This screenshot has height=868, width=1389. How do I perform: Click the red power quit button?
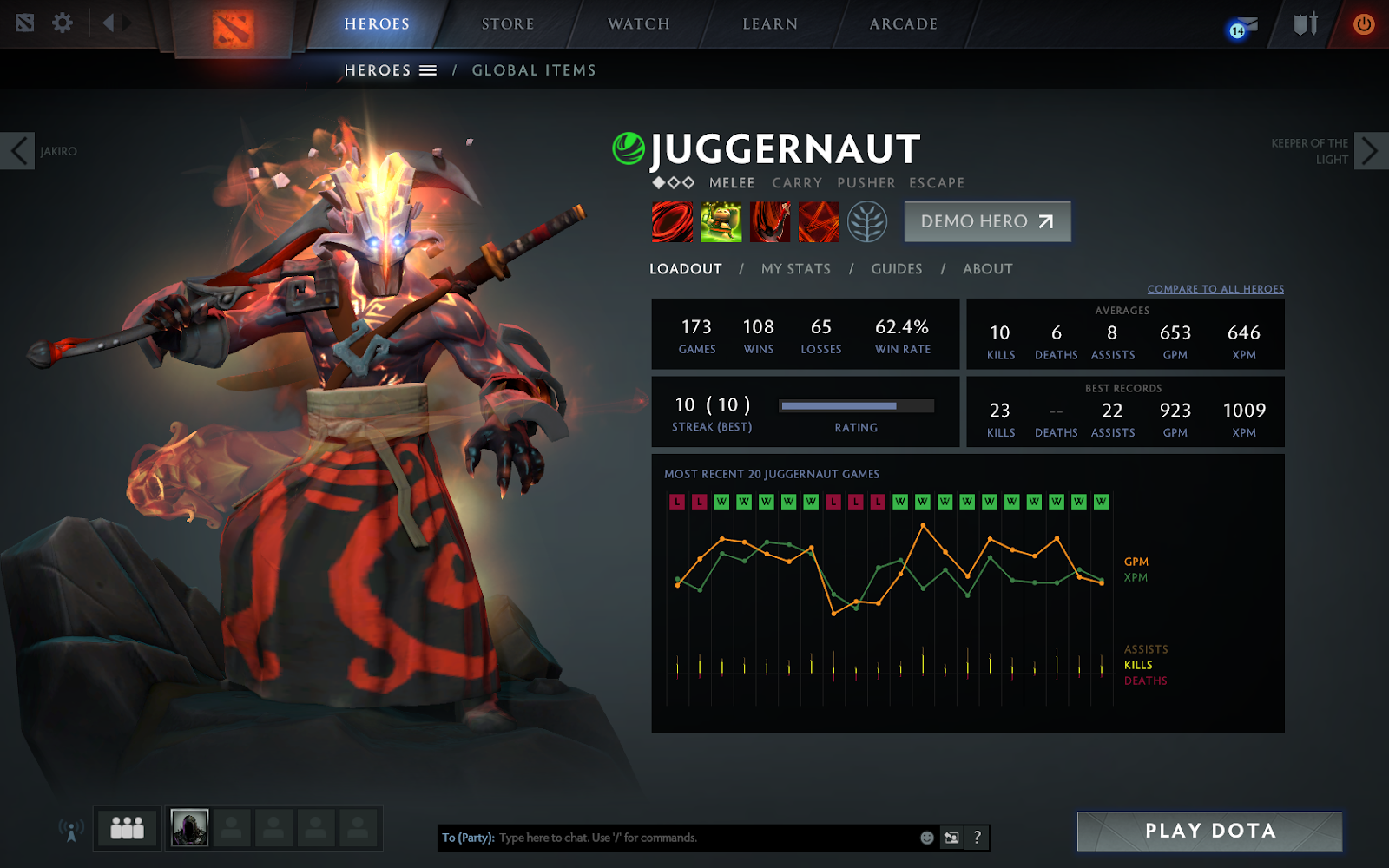pyautogui.click(x=1363, y=24)
